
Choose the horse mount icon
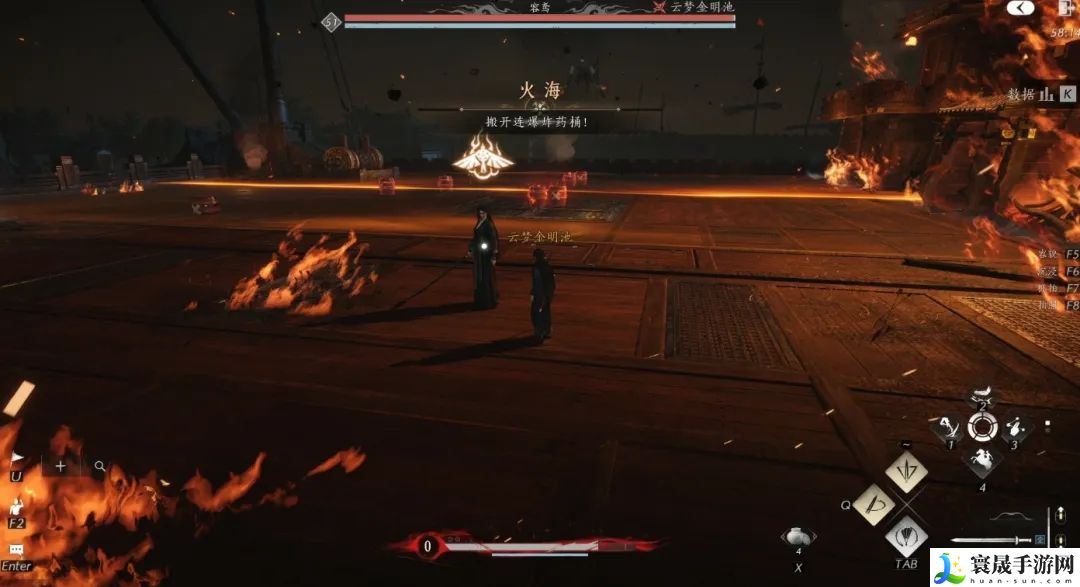[x=984, y=461]
